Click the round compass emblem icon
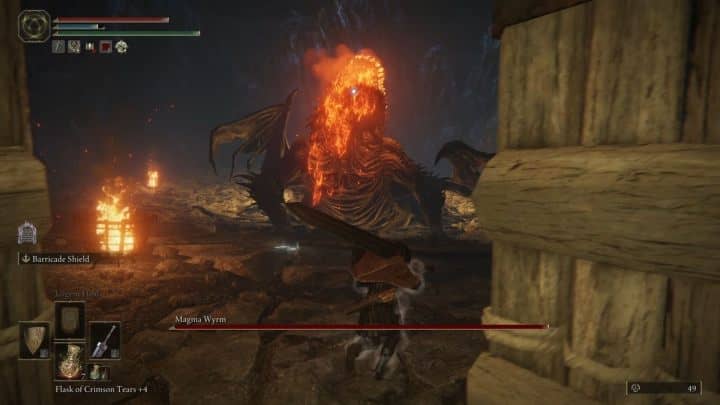720x405 pixels. click(35, 24)
